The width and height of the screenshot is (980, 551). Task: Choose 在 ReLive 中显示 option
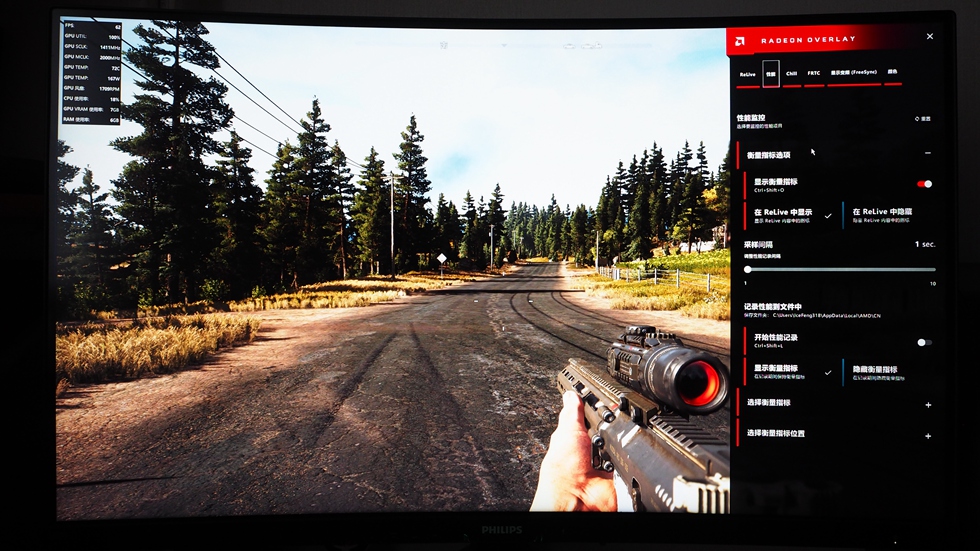pyautogui.click(x=790, y=214)
